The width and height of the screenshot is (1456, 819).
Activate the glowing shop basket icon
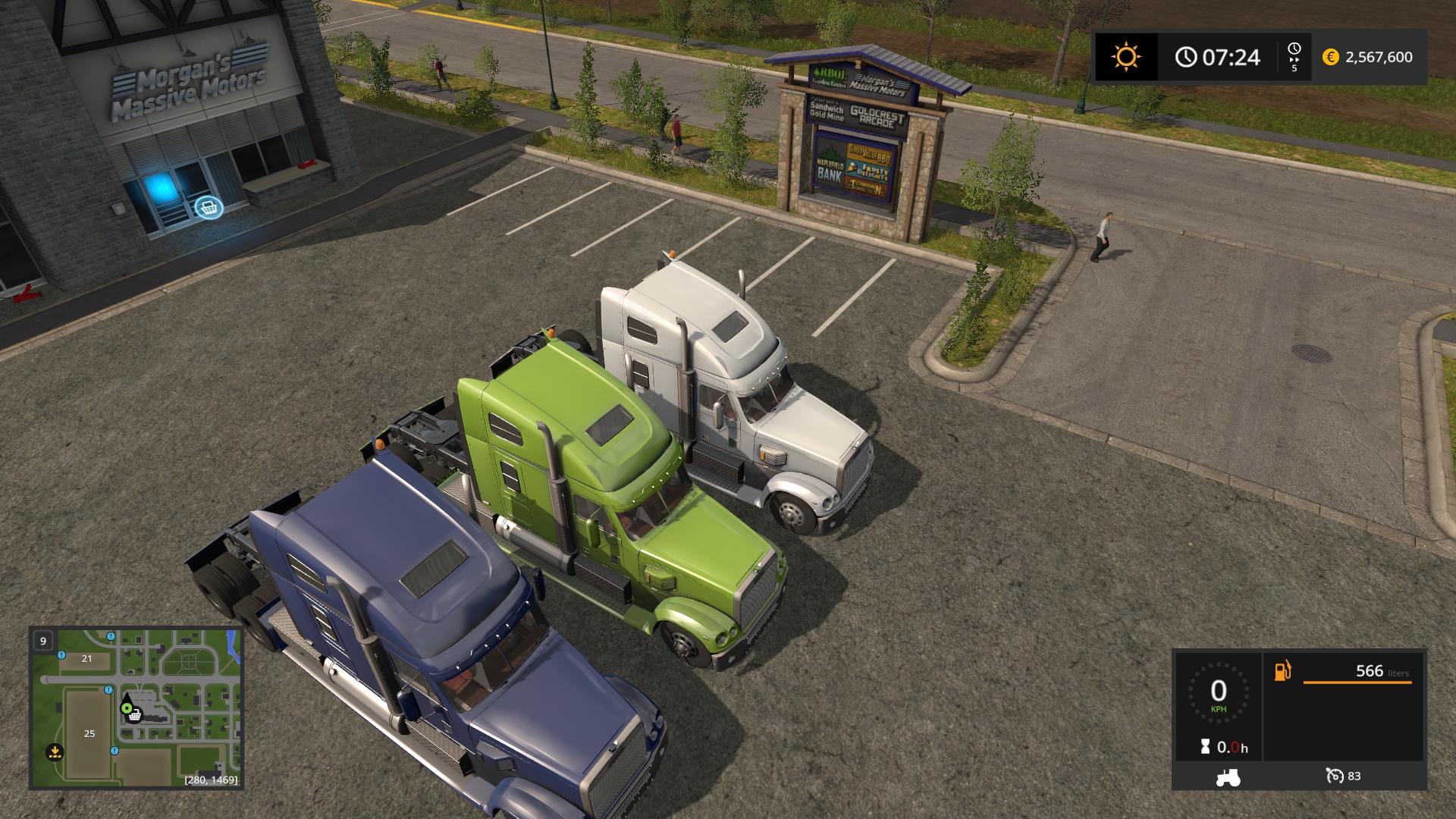[209, 207]
